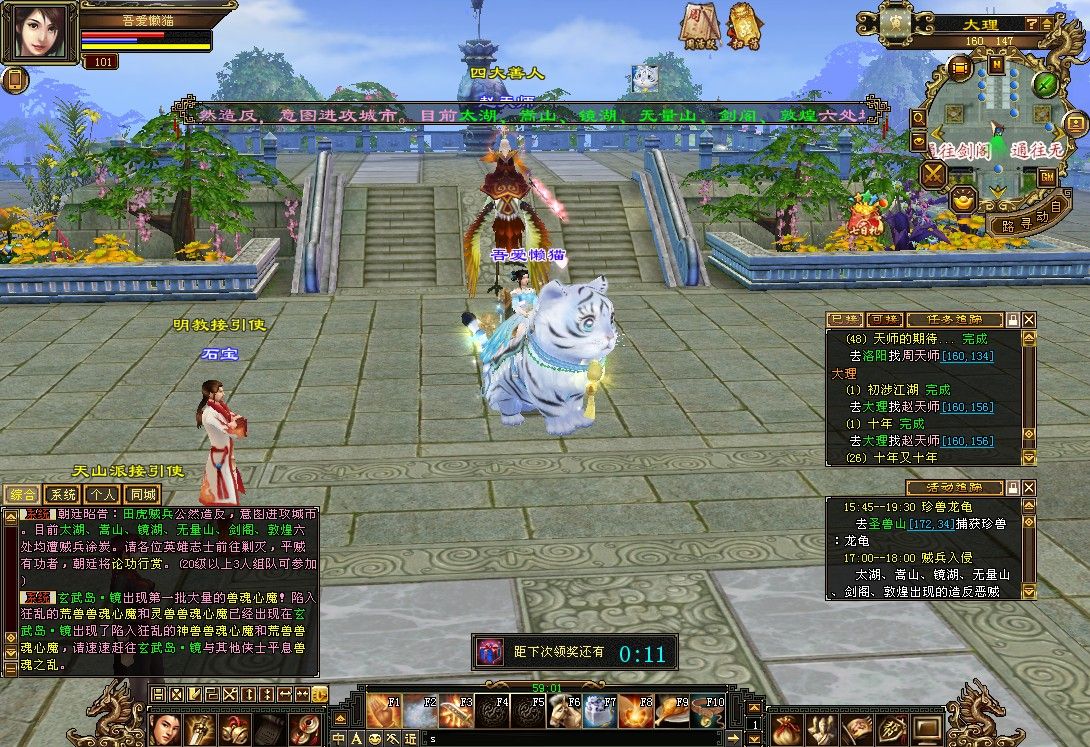Close the 任务追踪 quest tracker panel
Screen dimensions: 1090x747
pyautogui.click(x=1029, y=319)
